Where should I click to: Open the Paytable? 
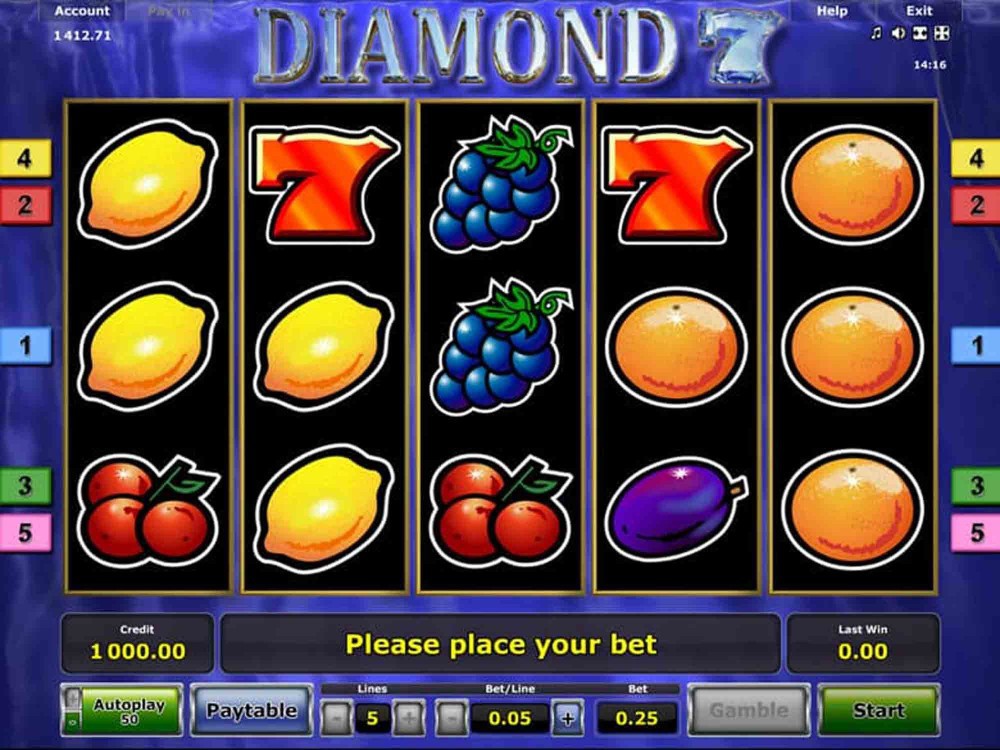click(x=251, y=711)
